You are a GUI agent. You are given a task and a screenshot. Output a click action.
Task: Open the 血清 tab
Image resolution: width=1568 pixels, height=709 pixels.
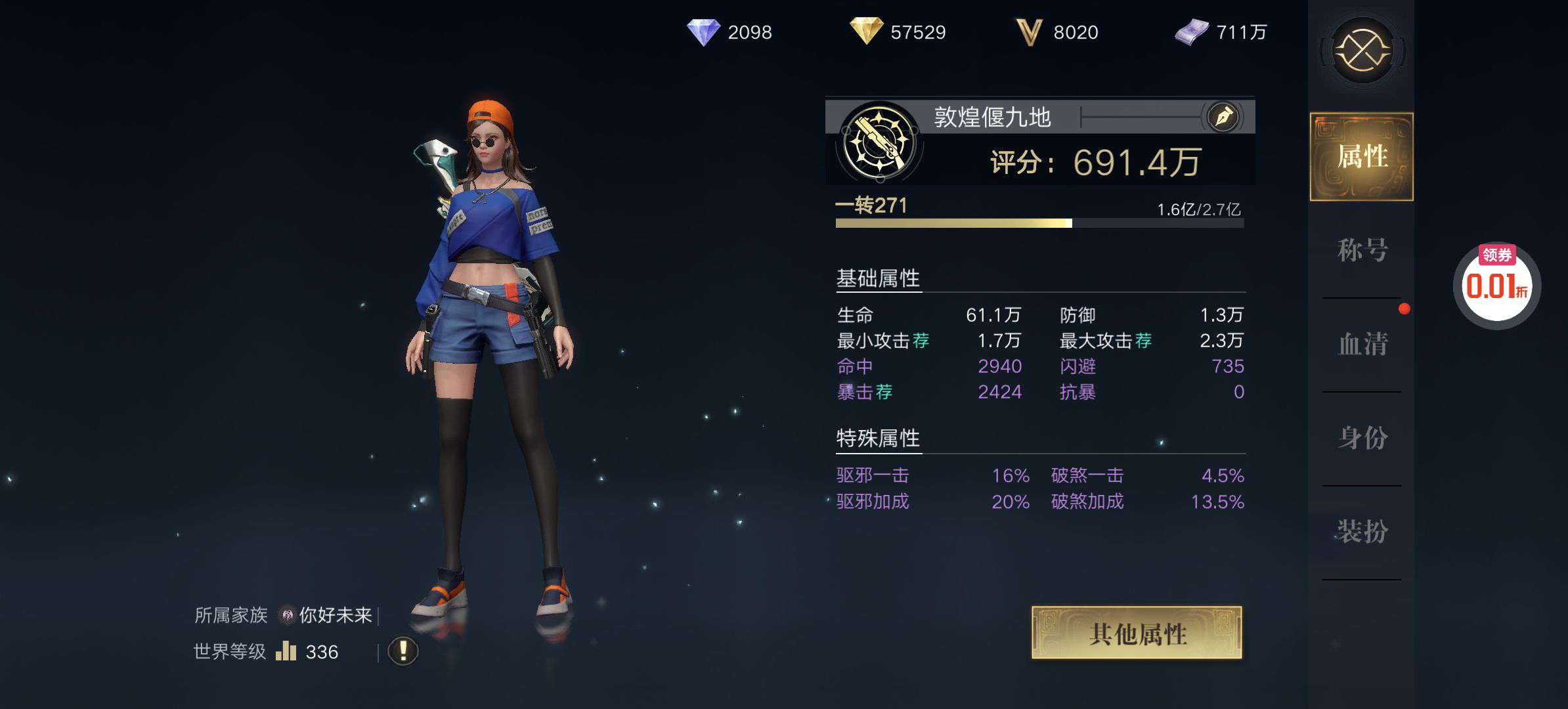pyautogui.click(x=1362, y=344)
